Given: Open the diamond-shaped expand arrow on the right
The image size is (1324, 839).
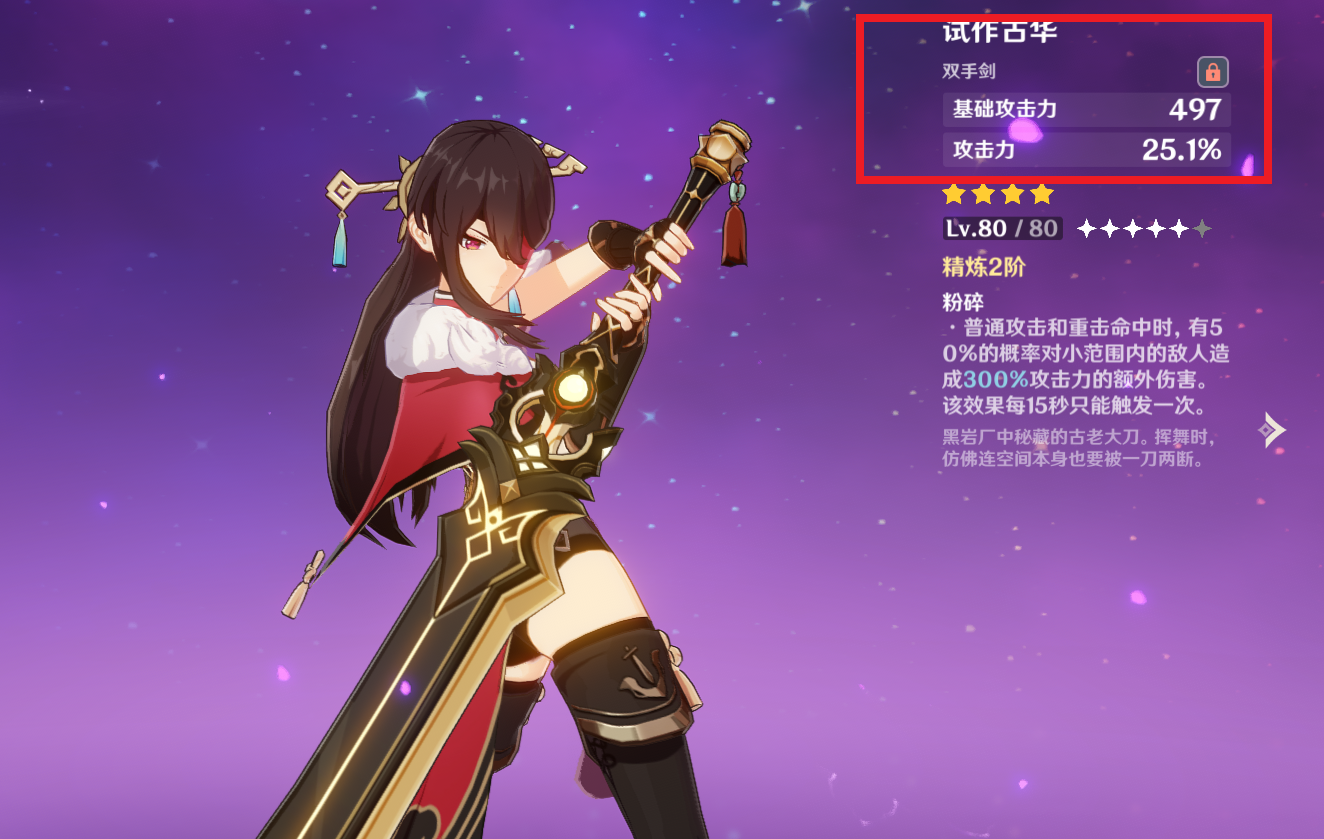Looking at the screenshot, I should [1274, 429].
